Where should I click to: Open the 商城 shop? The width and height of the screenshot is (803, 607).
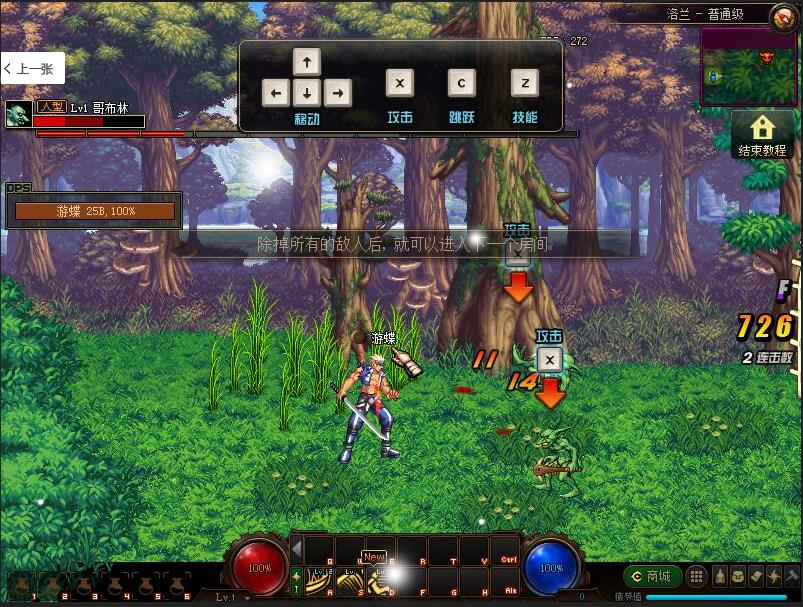[652, 577]
